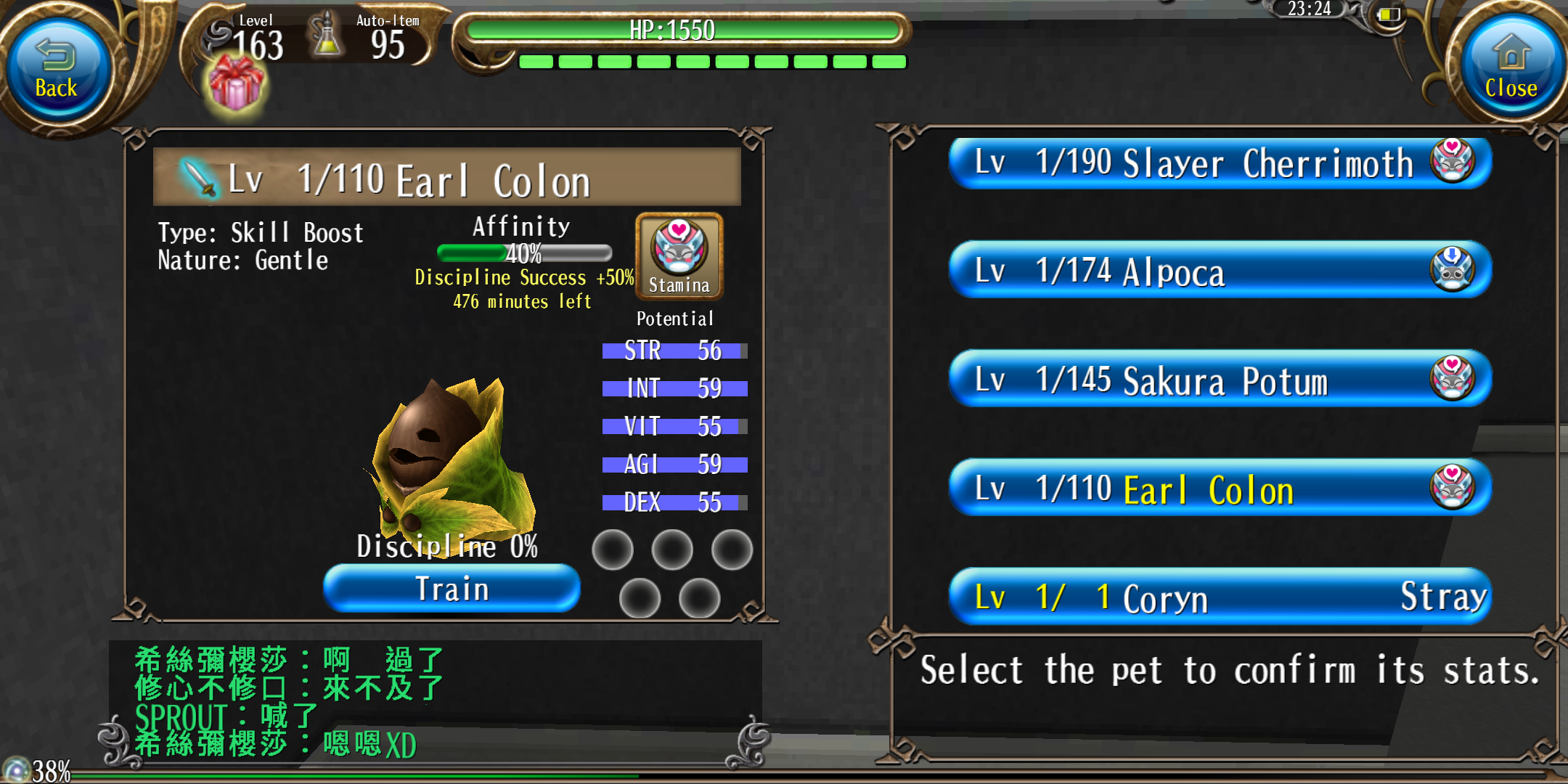
Task: Pick Sakura Potum in the list
Action: point(1220,380)
